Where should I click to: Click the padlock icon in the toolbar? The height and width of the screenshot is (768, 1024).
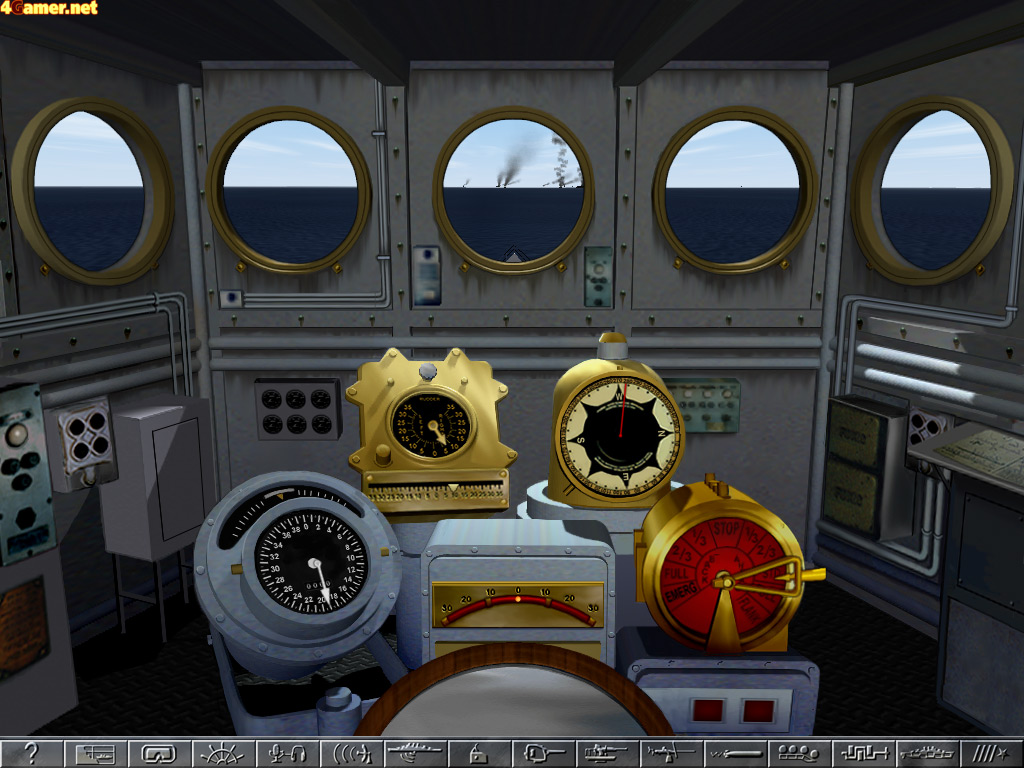coord(478,753)
